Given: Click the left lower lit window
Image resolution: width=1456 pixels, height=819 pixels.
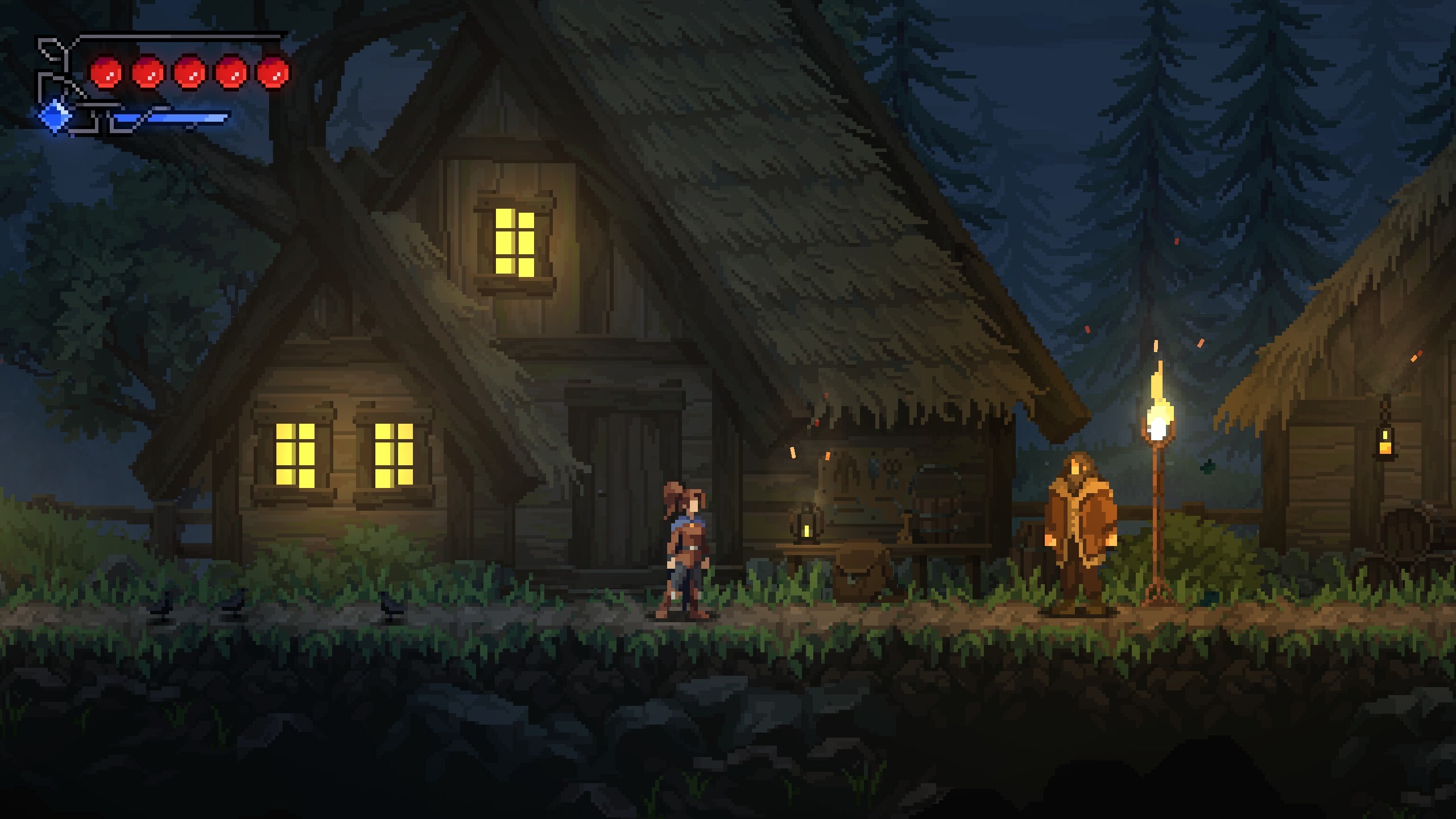Looking at the screenshot, I should (x=296, y=455).
